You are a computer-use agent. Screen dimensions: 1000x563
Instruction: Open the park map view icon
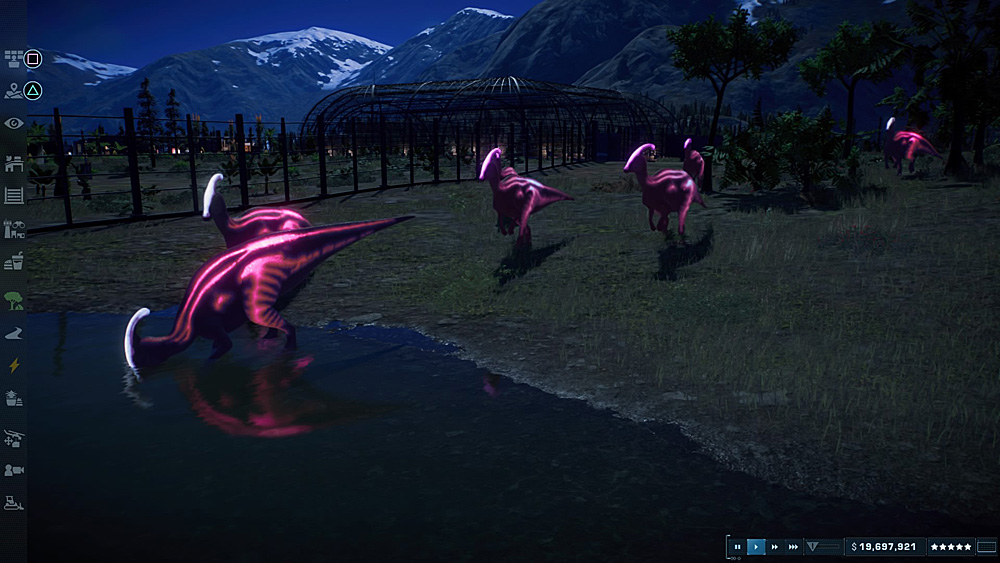[14, 91]
